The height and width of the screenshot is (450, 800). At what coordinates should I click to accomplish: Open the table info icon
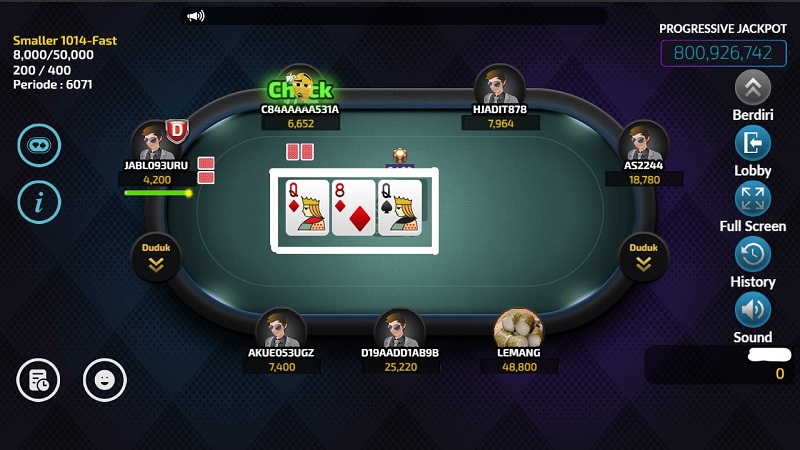[39, 203]
